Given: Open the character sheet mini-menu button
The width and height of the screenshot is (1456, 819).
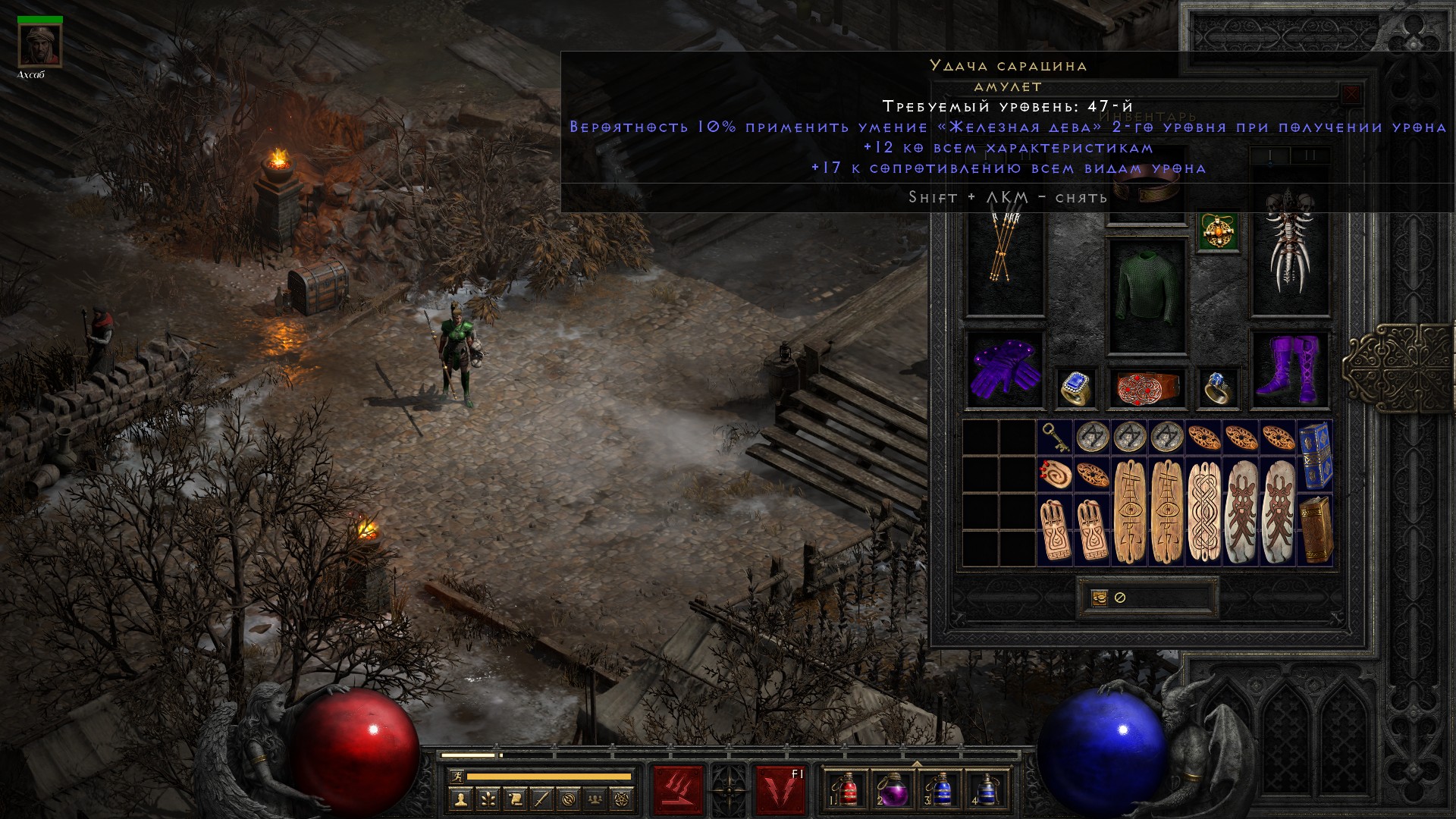Looking at the screenshot, I should tap(460, 799).
